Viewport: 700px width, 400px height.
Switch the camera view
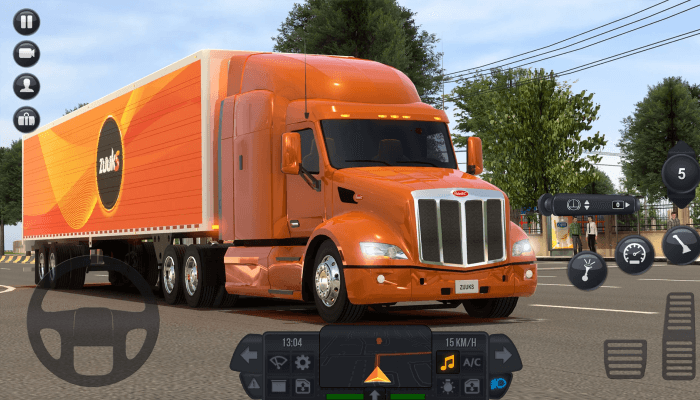[27, 54]
